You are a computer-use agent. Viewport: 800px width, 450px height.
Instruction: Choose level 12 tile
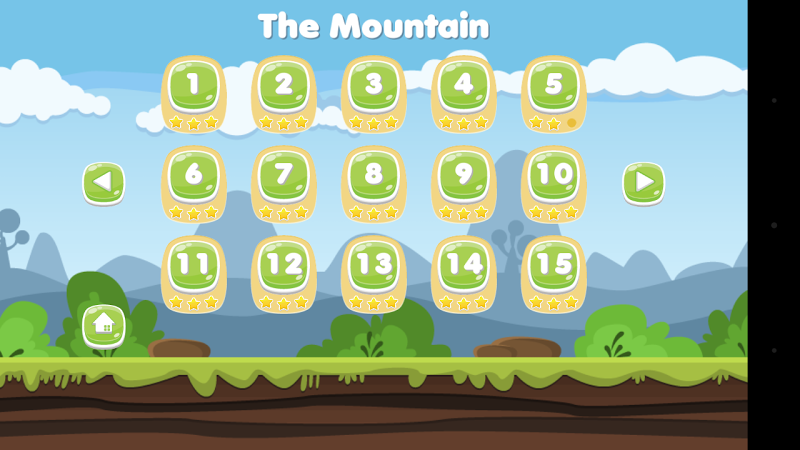tap(284, 268)
